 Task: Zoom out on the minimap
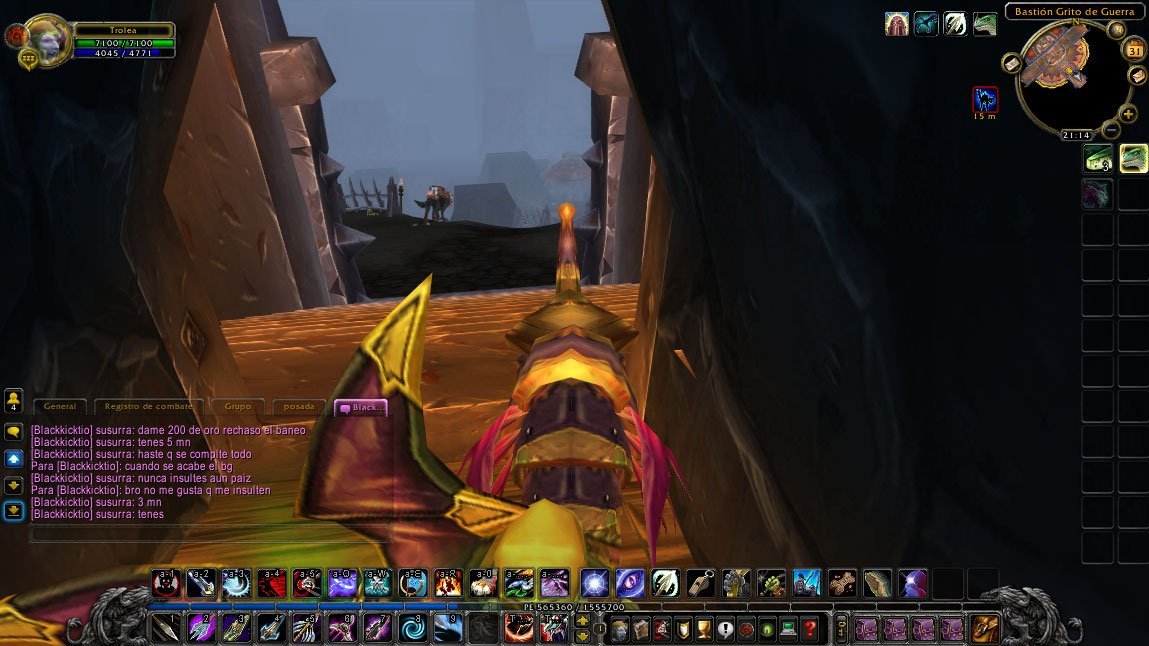[1111, 130]
